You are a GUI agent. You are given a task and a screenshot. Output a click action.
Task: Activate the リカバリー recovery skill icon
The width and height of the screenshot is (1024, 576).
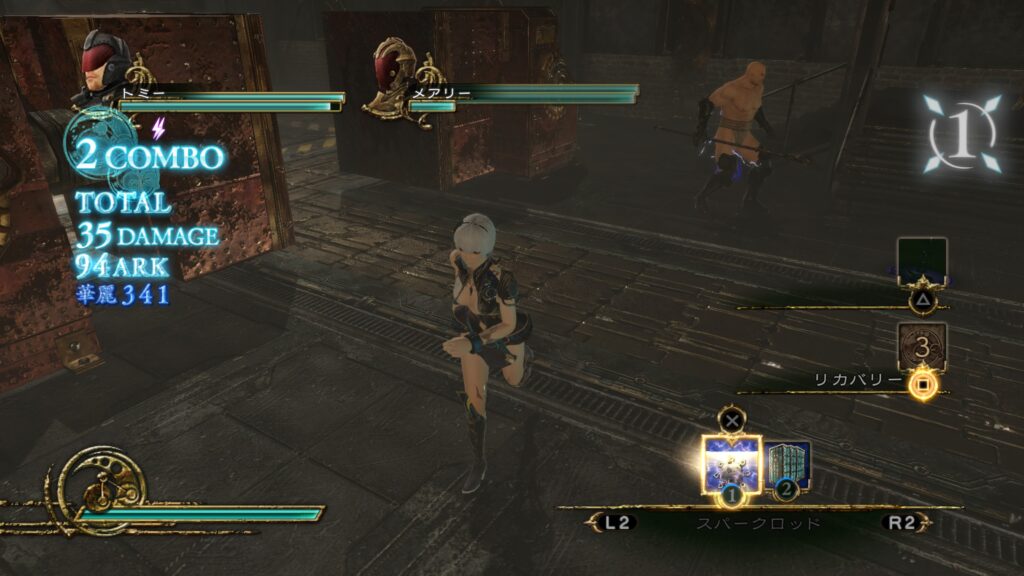click(921, 347)
